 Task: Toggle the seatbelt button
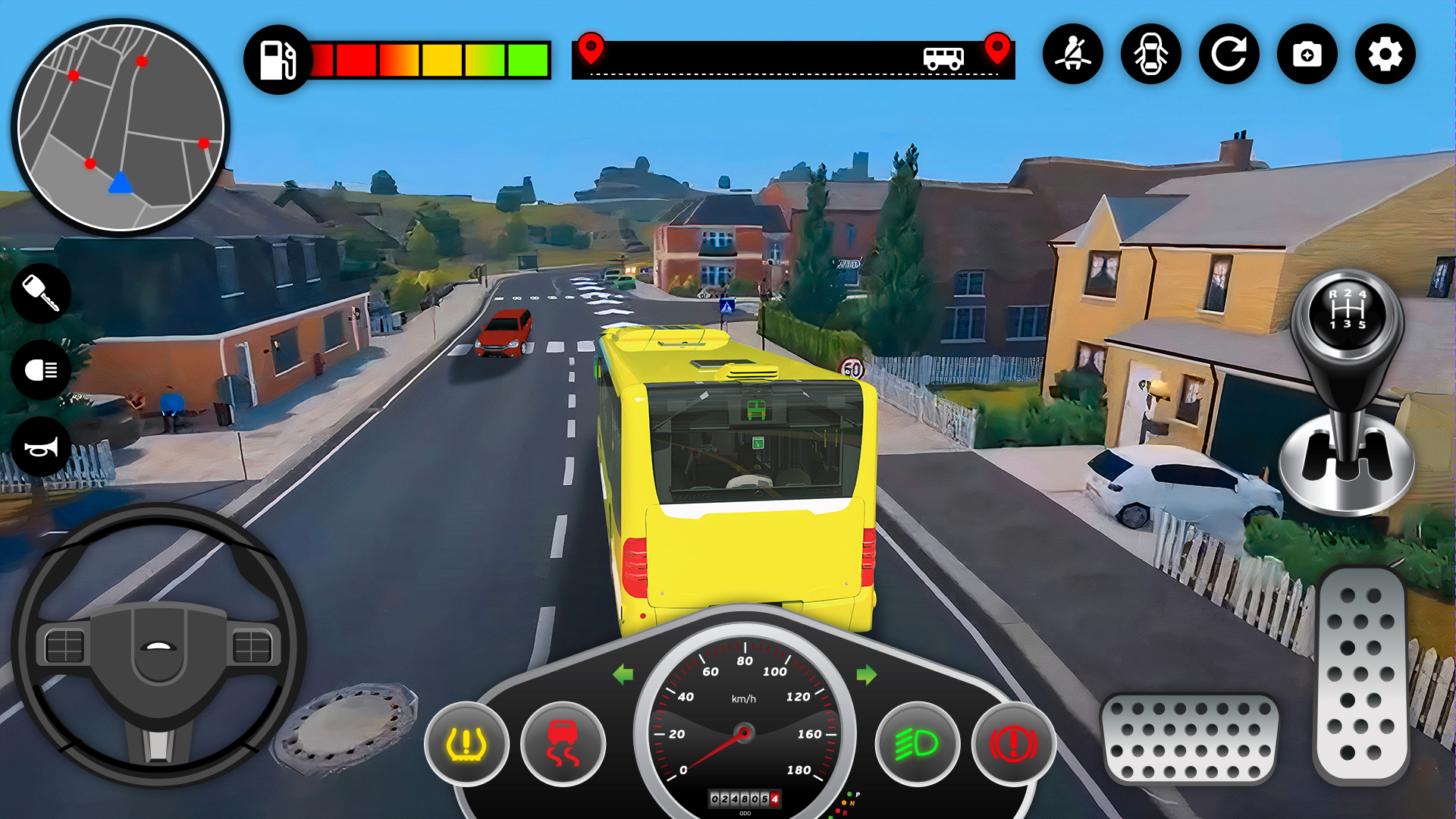pyautogui.click(x=1072, y=55)
